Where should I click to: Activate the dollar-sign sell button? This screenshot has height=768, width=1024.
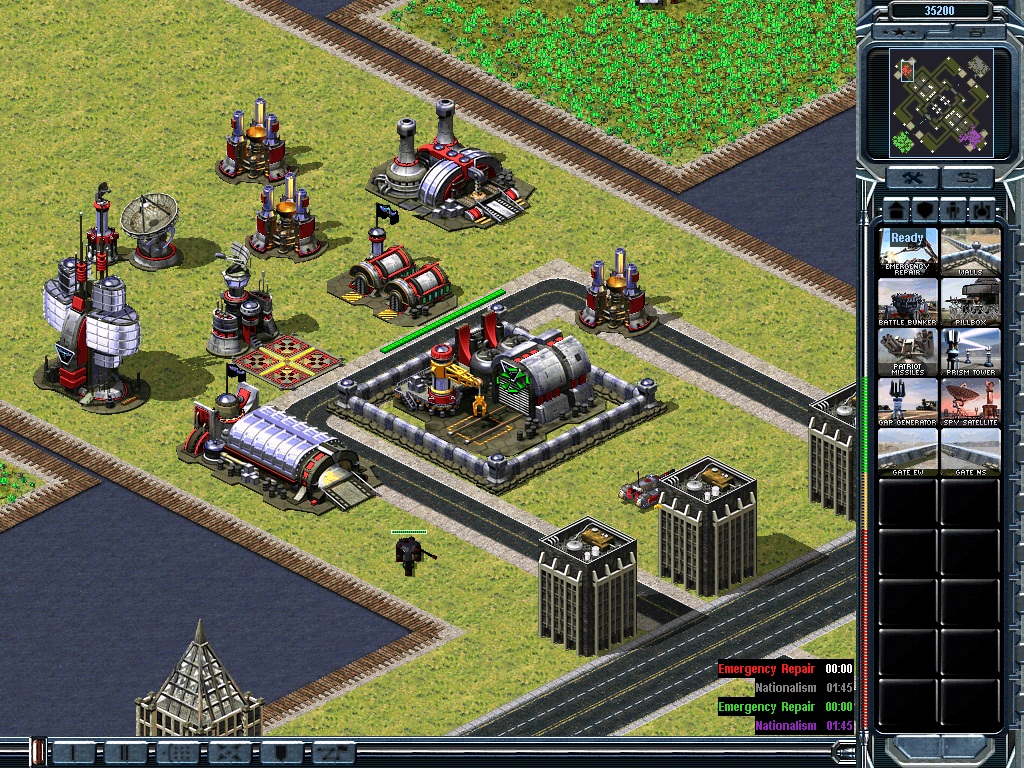966,178
